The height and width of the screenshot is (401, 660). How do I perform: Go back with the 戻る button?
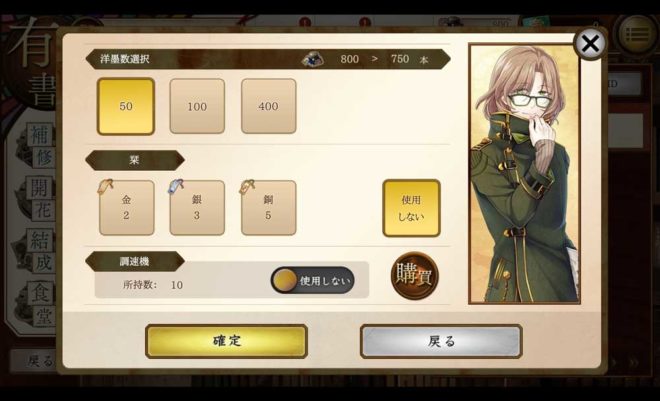[x=441, y=341]
